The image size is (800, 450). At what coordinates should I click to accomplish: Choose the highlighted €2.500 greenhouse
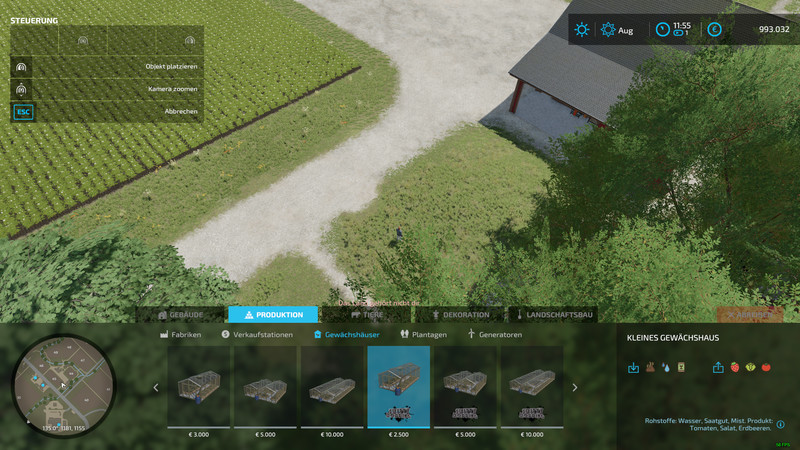coord(398,388)
